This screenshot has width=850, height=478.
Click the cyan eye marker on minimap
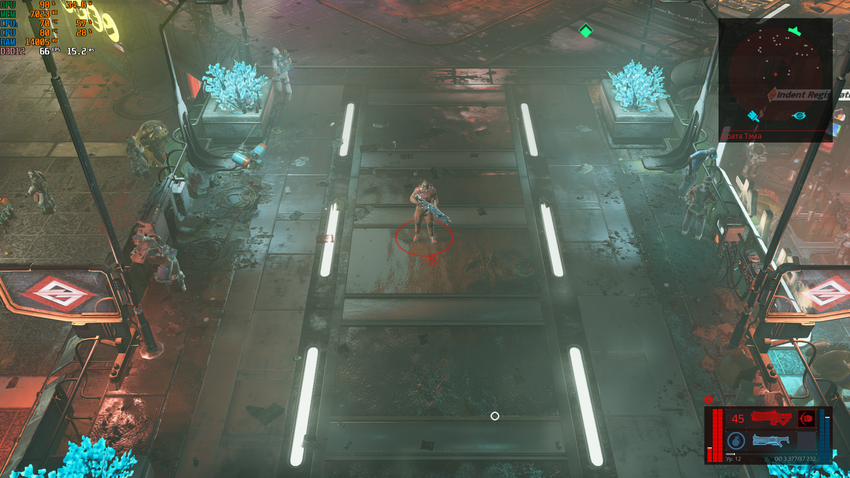point(799,116)
